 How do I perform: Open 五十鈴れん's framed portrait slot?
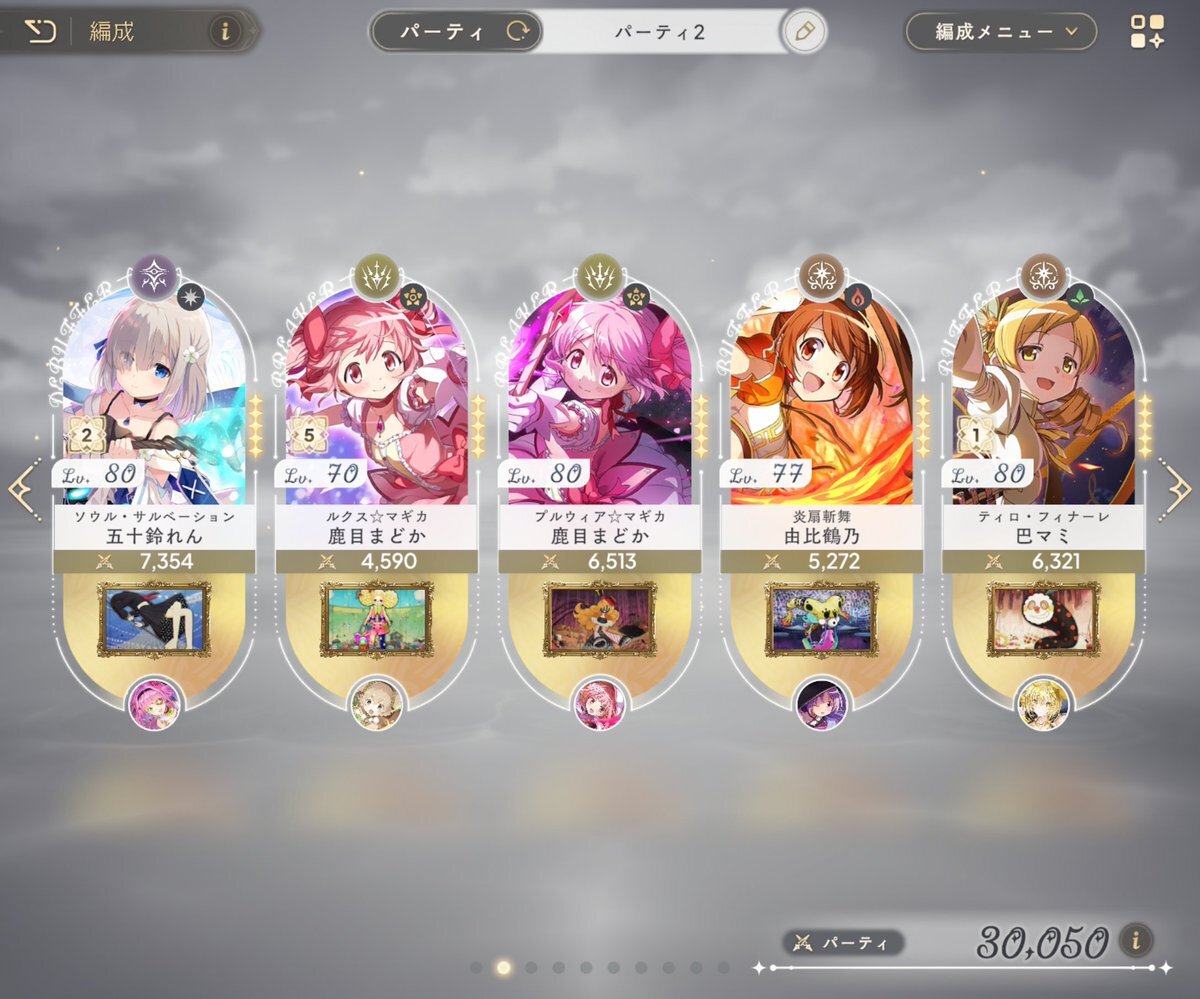pos(154,619)
